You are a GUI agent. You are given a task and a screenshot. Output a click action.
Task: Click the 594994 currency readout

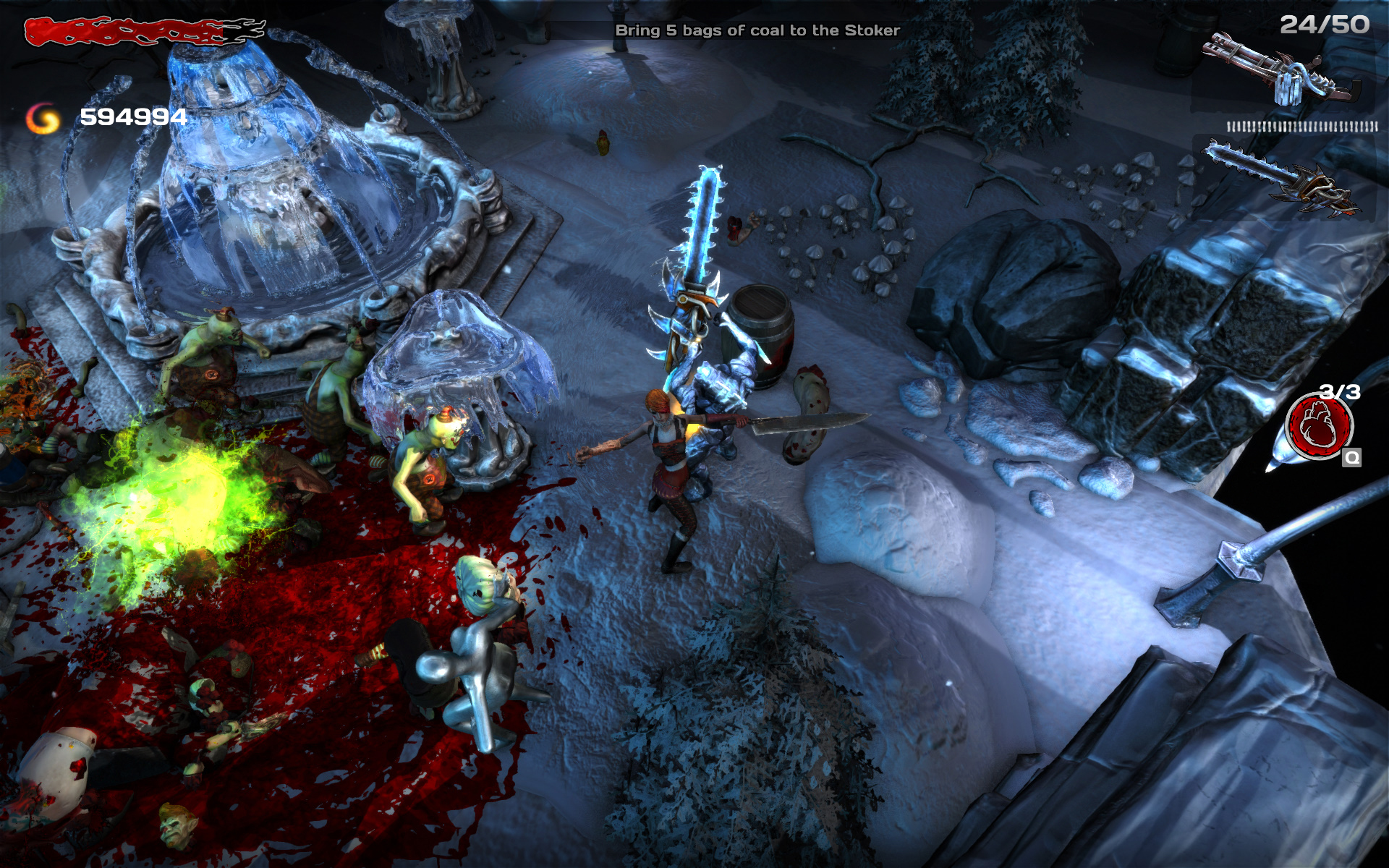click(134, 116)
